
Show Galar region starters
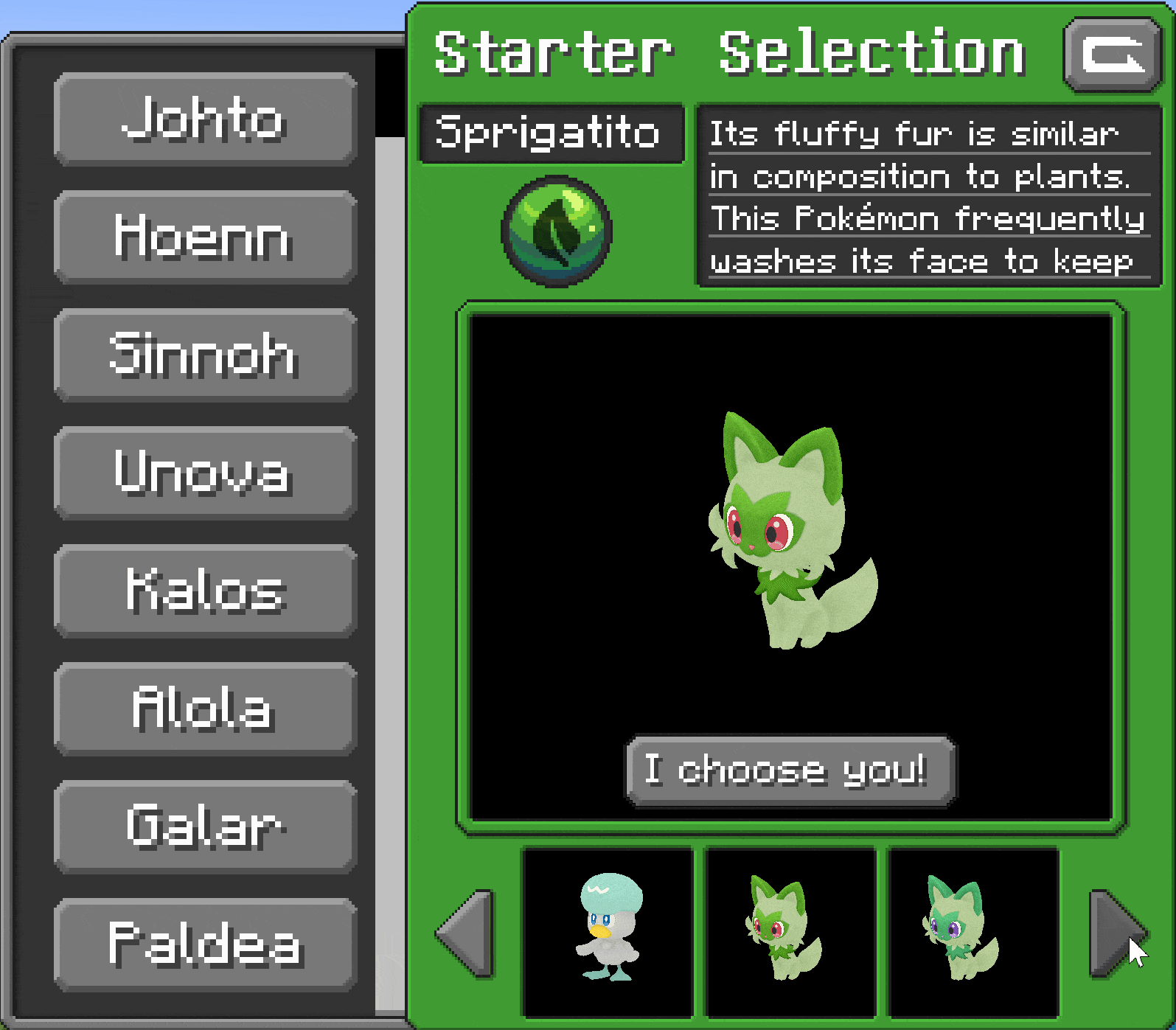[x=205, y=827]
